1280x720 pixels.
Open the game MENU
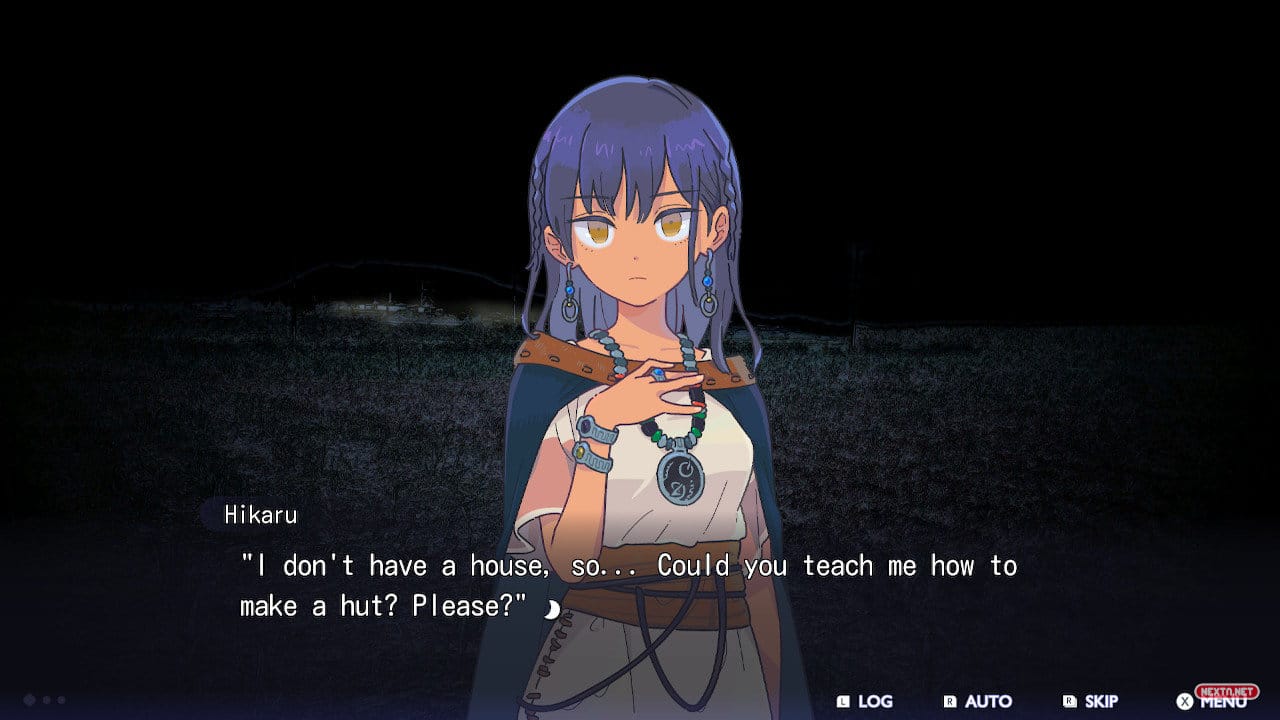pyautogui.click(x=1212, y=701)
